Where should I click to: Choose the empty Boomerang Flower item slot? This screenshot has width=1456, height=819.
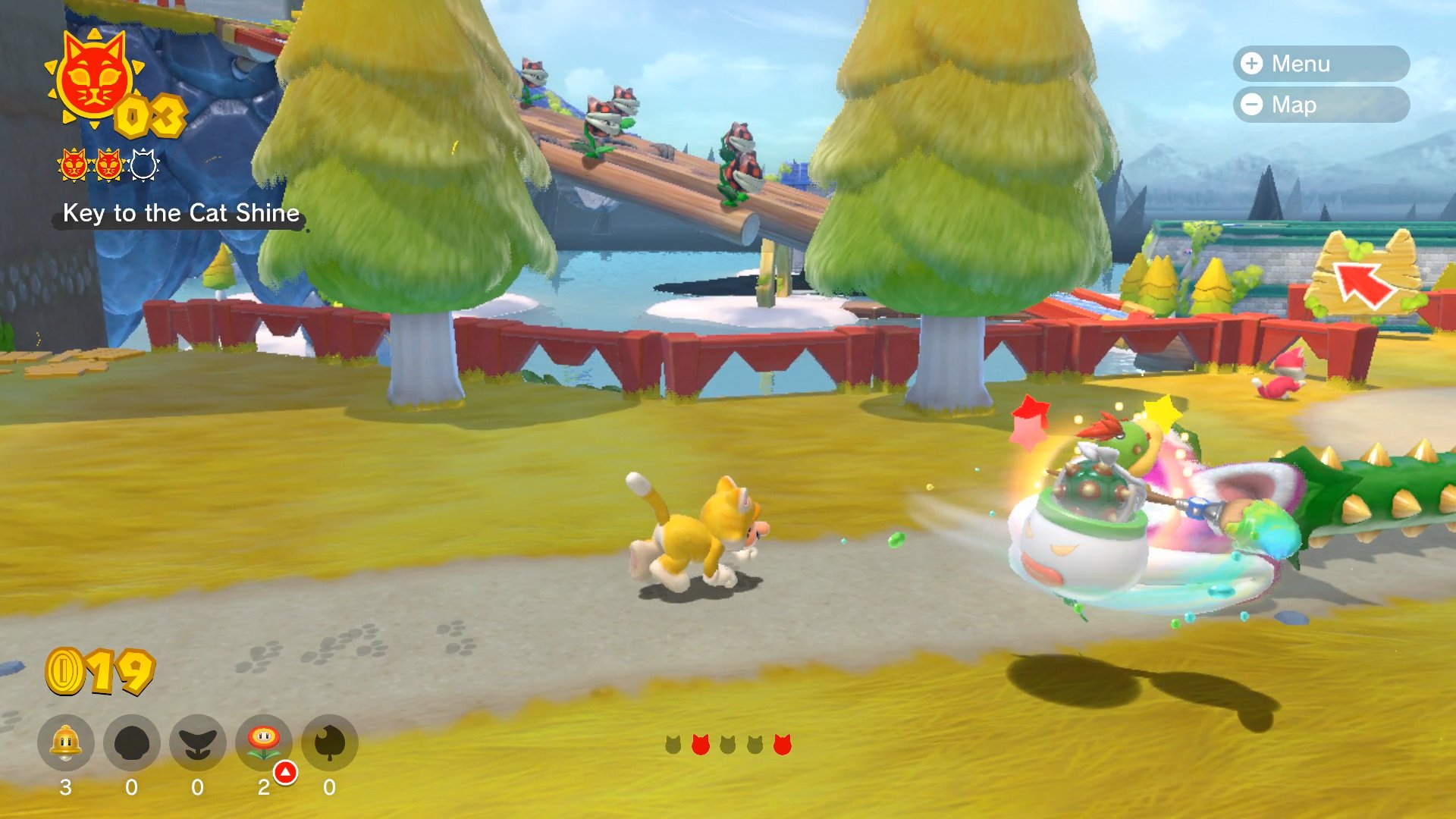click(198, 743)
